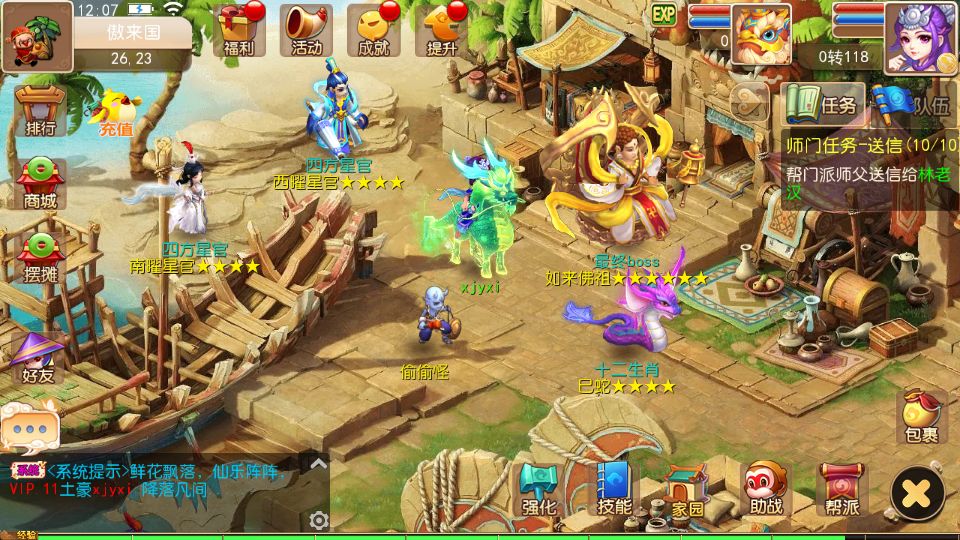
Task: Collapse the bottom menu with X button
Action: [917, 492]
